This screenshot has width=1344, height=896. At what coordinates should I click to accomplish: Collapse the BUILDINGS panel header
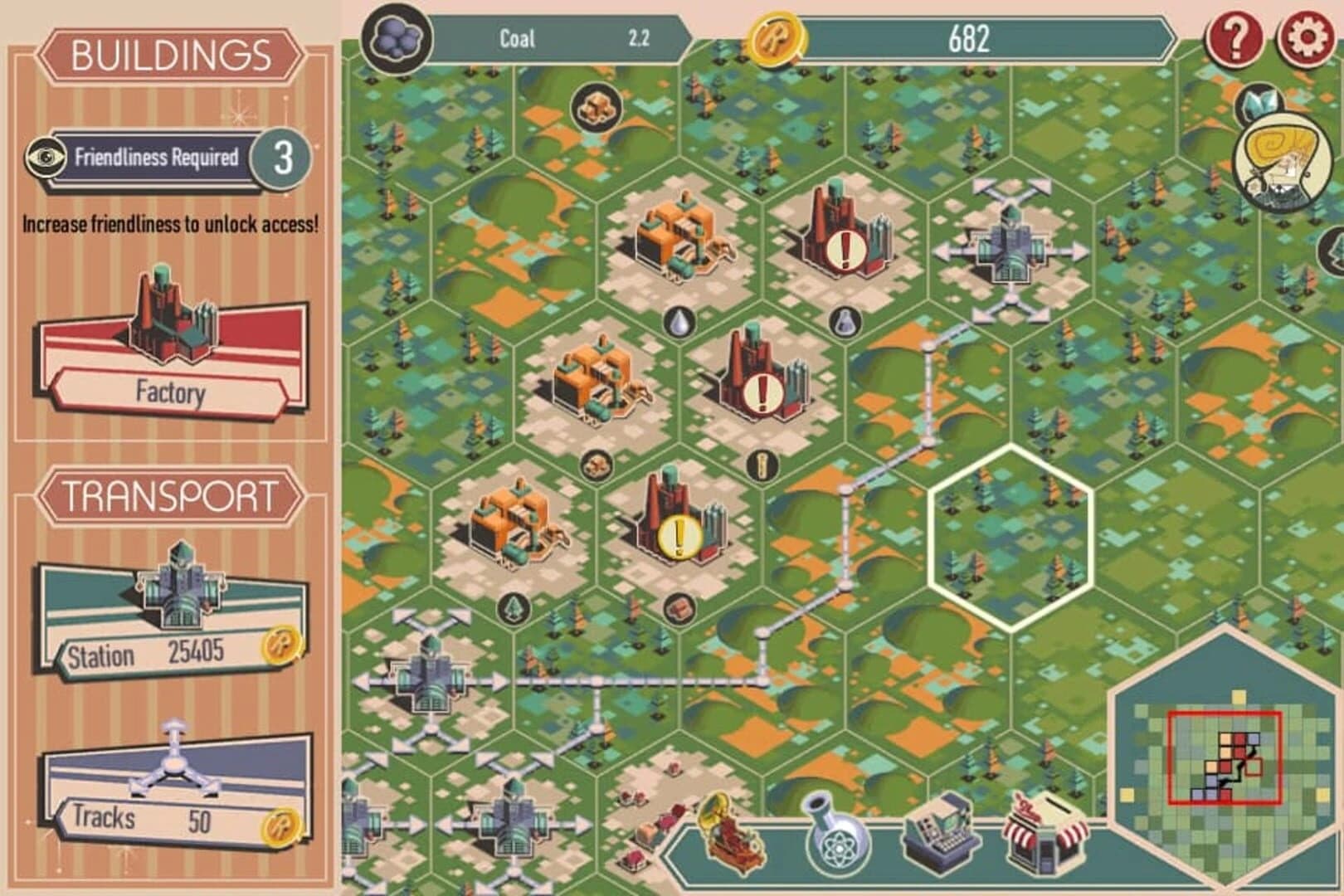pyautogui.click(x=168, y=55)
